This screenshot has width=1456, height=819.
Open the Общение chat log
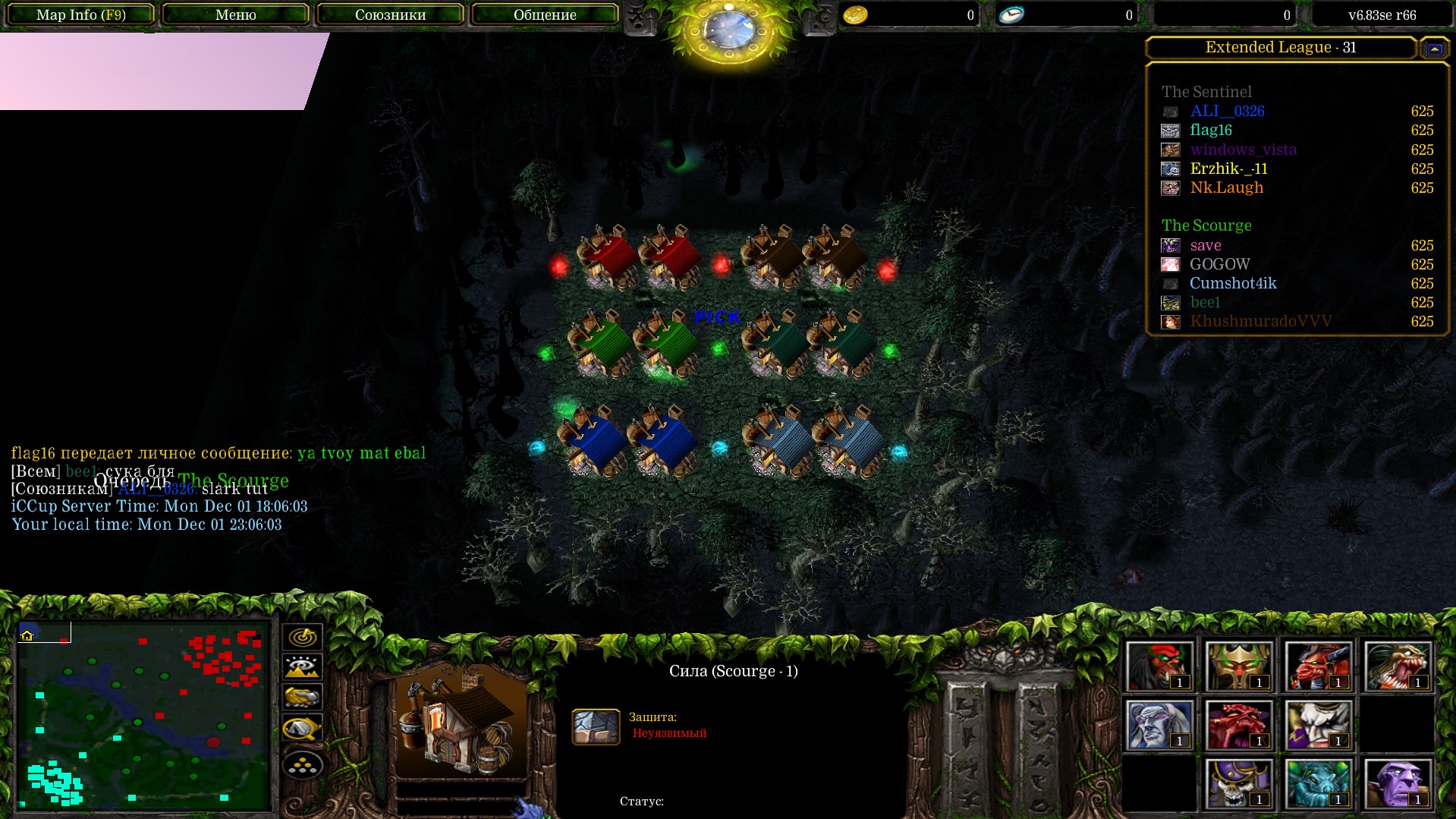(544, 14)
